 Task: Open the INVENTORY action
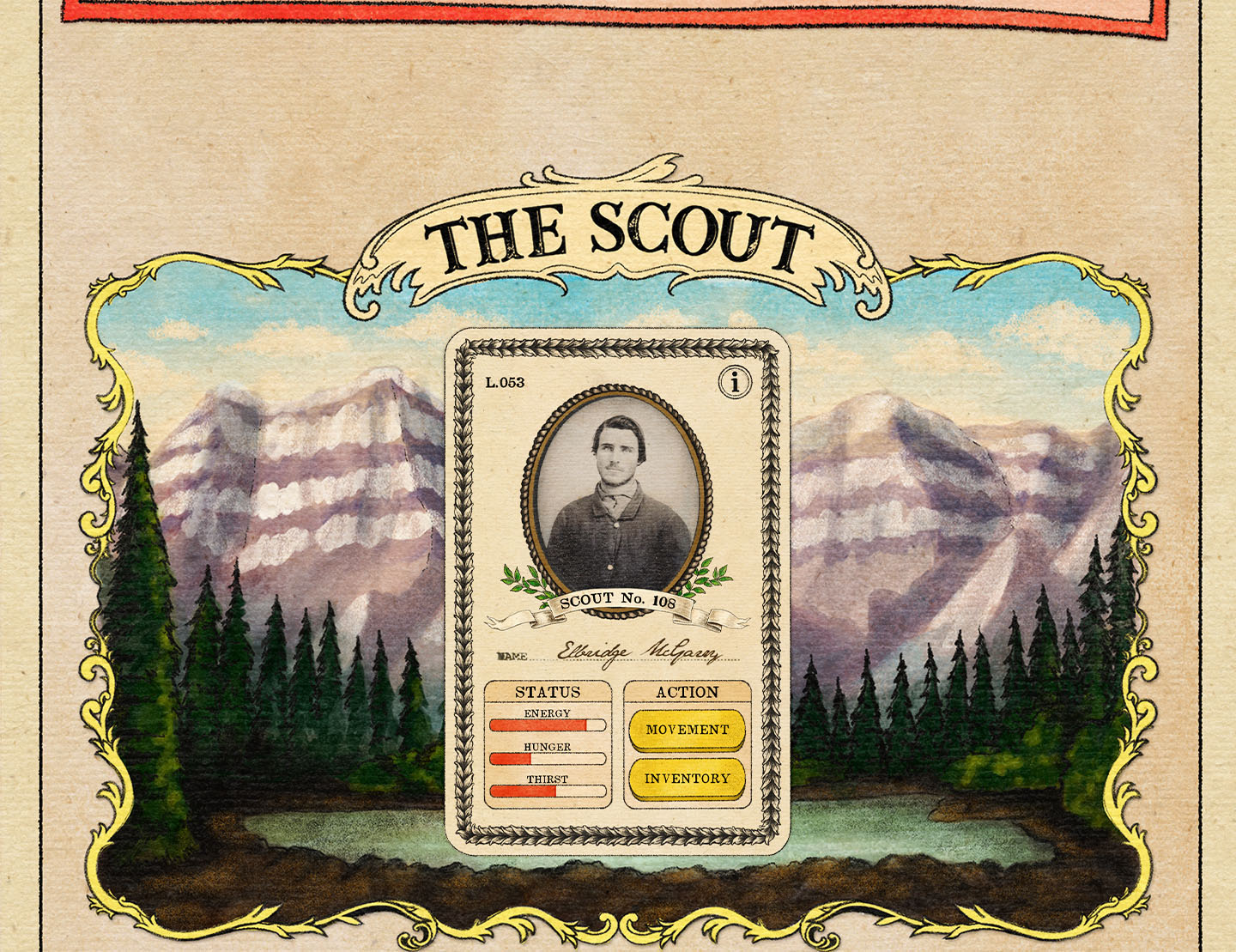point(687,779)
